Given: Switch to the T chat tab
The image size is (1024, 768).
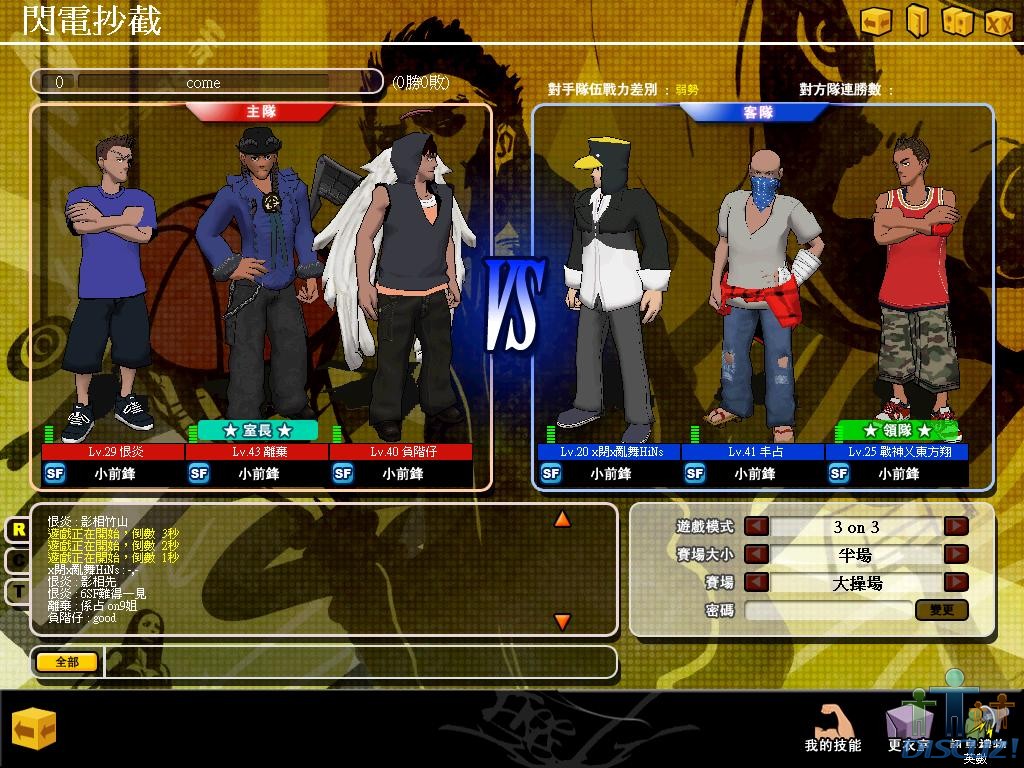Looking at the screenshot, I should point(17,591).
